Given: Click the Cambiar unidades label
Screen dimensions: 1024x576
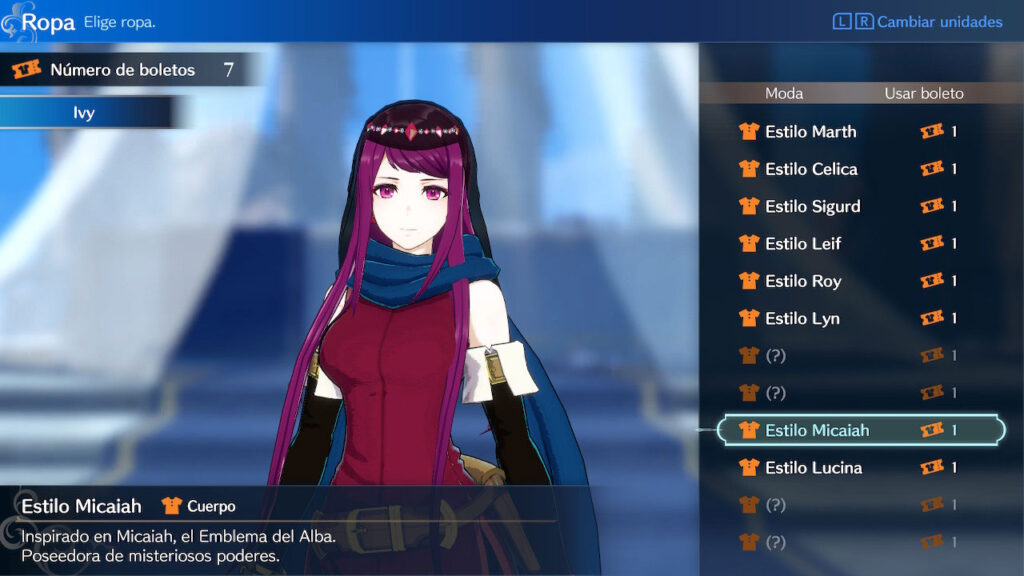Looking at the screenshot, I should [x=939, y=22].
